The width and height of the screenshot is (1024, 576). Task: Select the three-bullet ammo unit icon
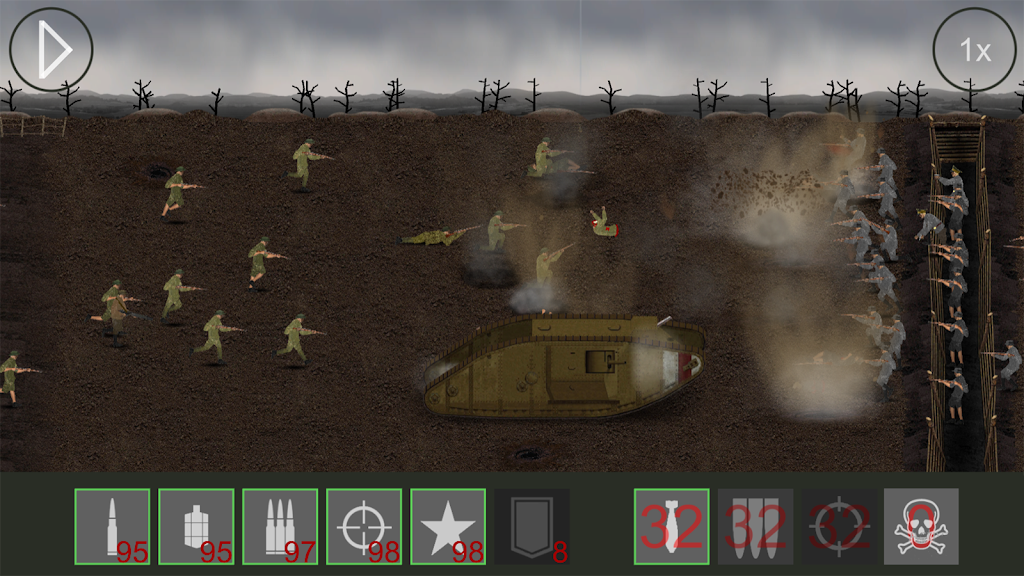click(x=280, y=526)
